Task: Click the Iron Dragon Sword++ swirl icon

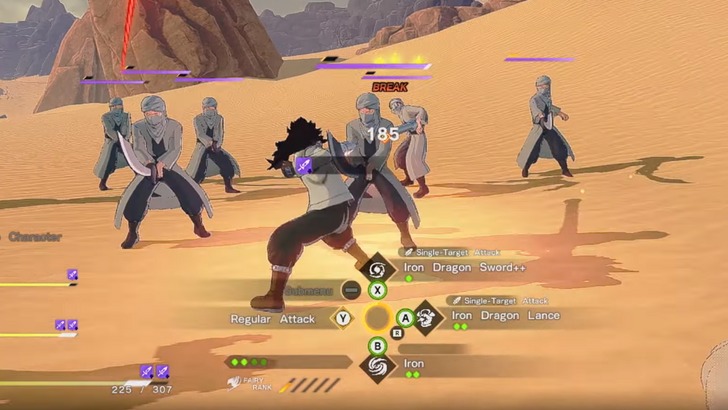Action: point(378,268)
